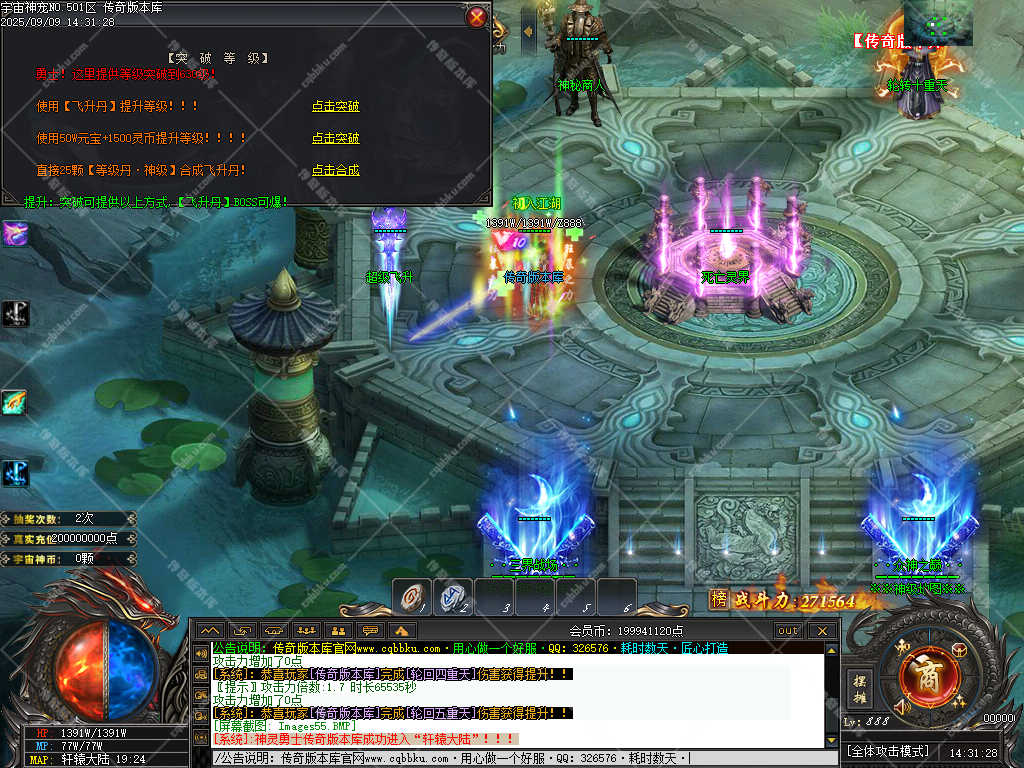Close the chat panel with X button

click(823, 631)
